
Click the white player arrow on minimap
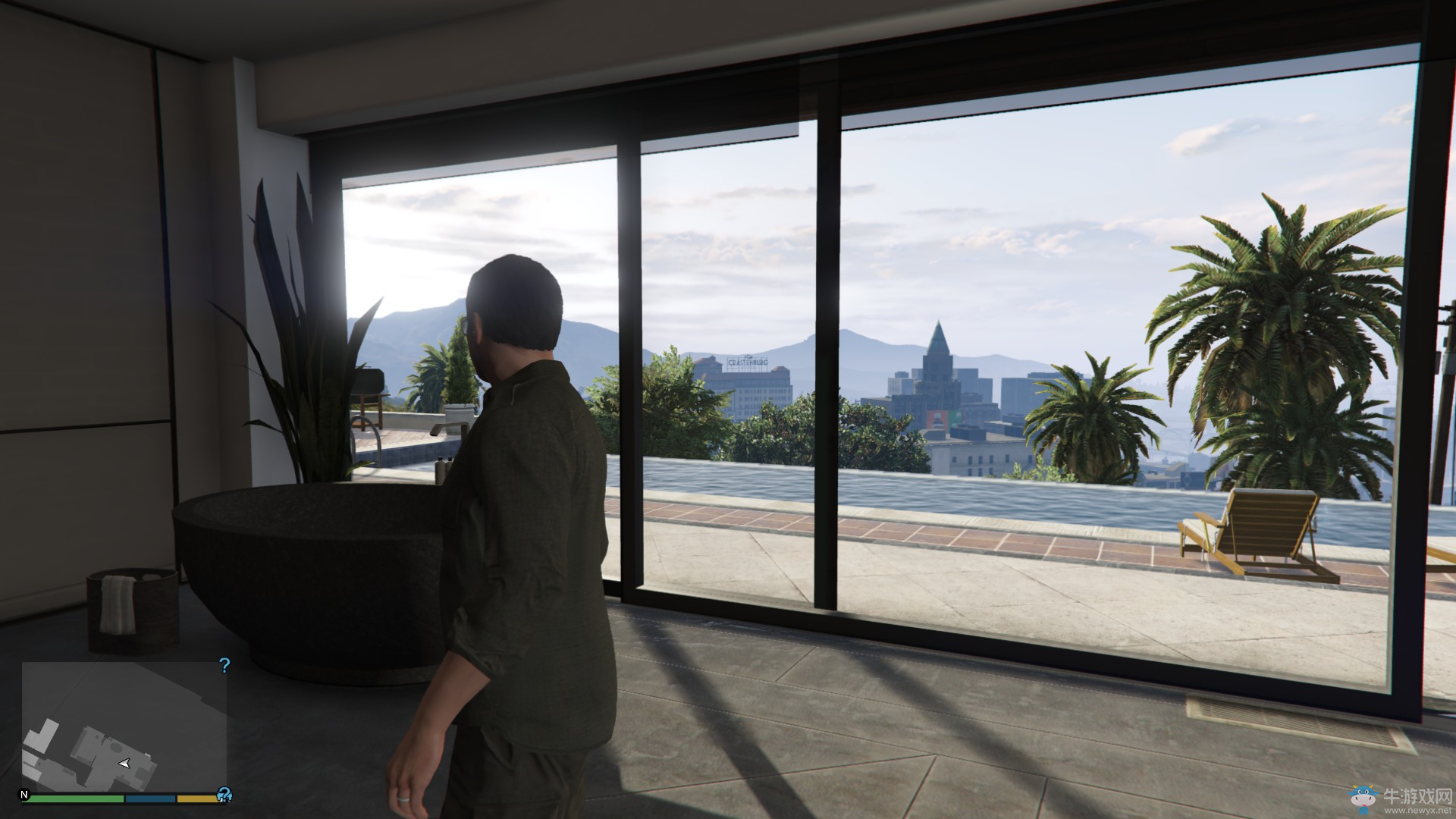[x=124, y=764]
